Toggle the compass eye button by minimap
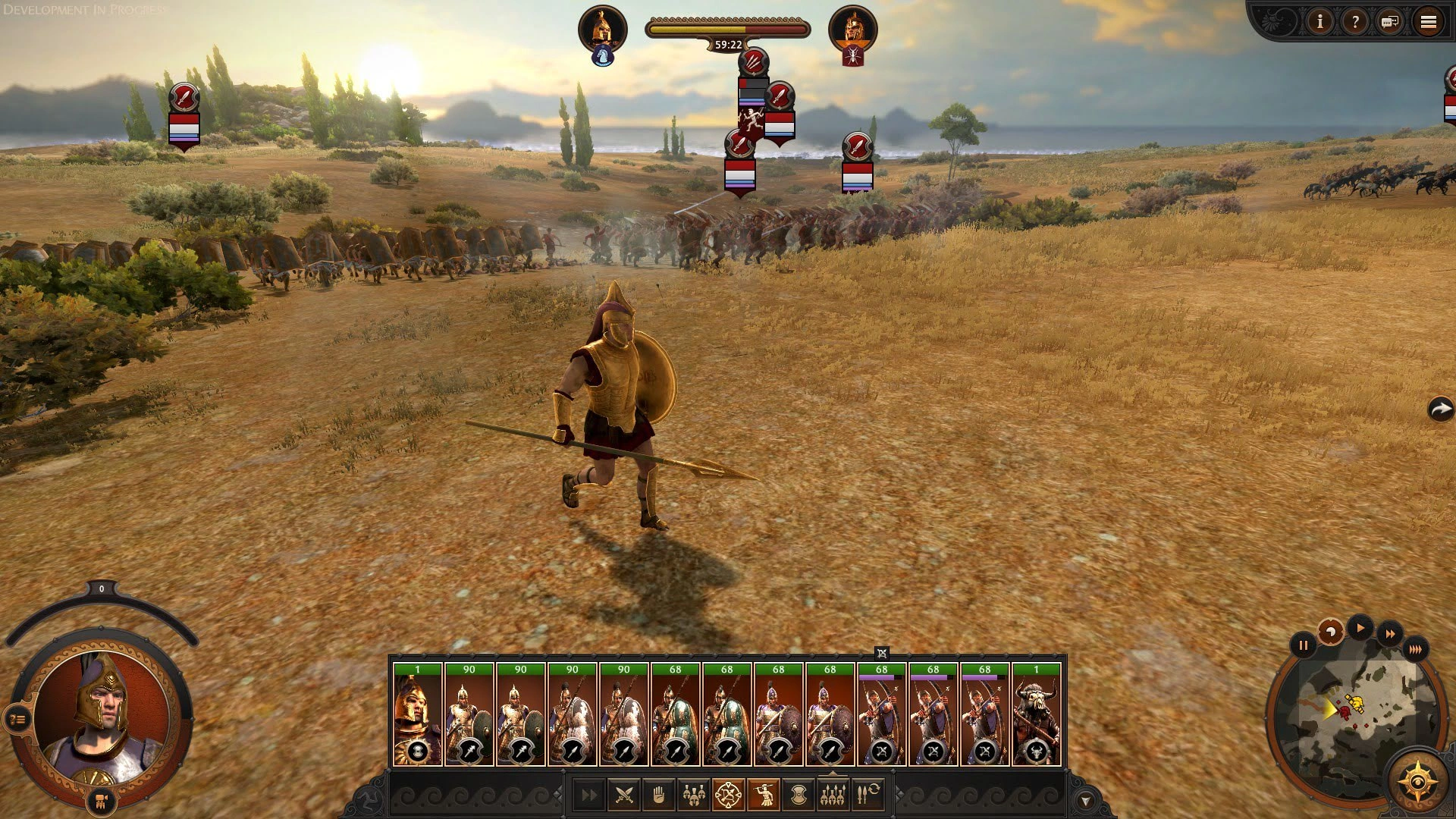Screen dimensions: 1456x819 coord(1416,782)
